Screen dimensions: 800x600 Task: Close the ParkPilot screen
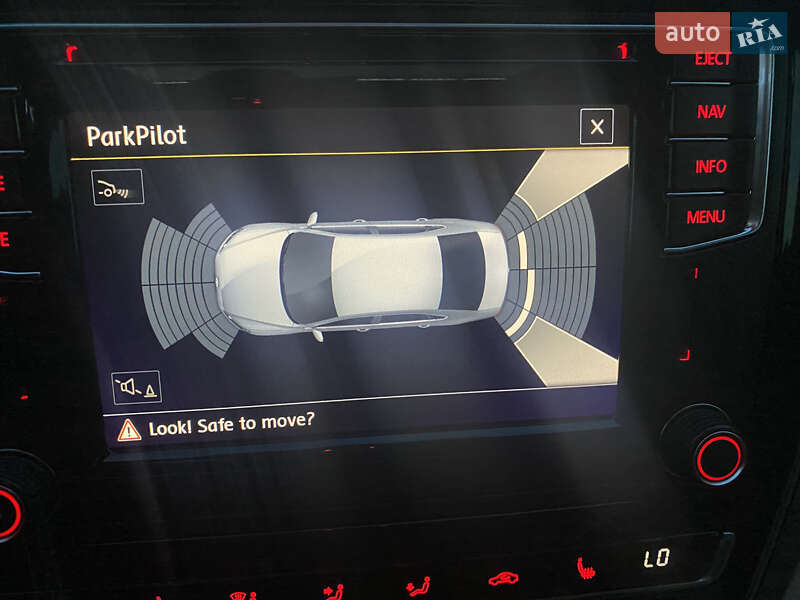[597, 127]
